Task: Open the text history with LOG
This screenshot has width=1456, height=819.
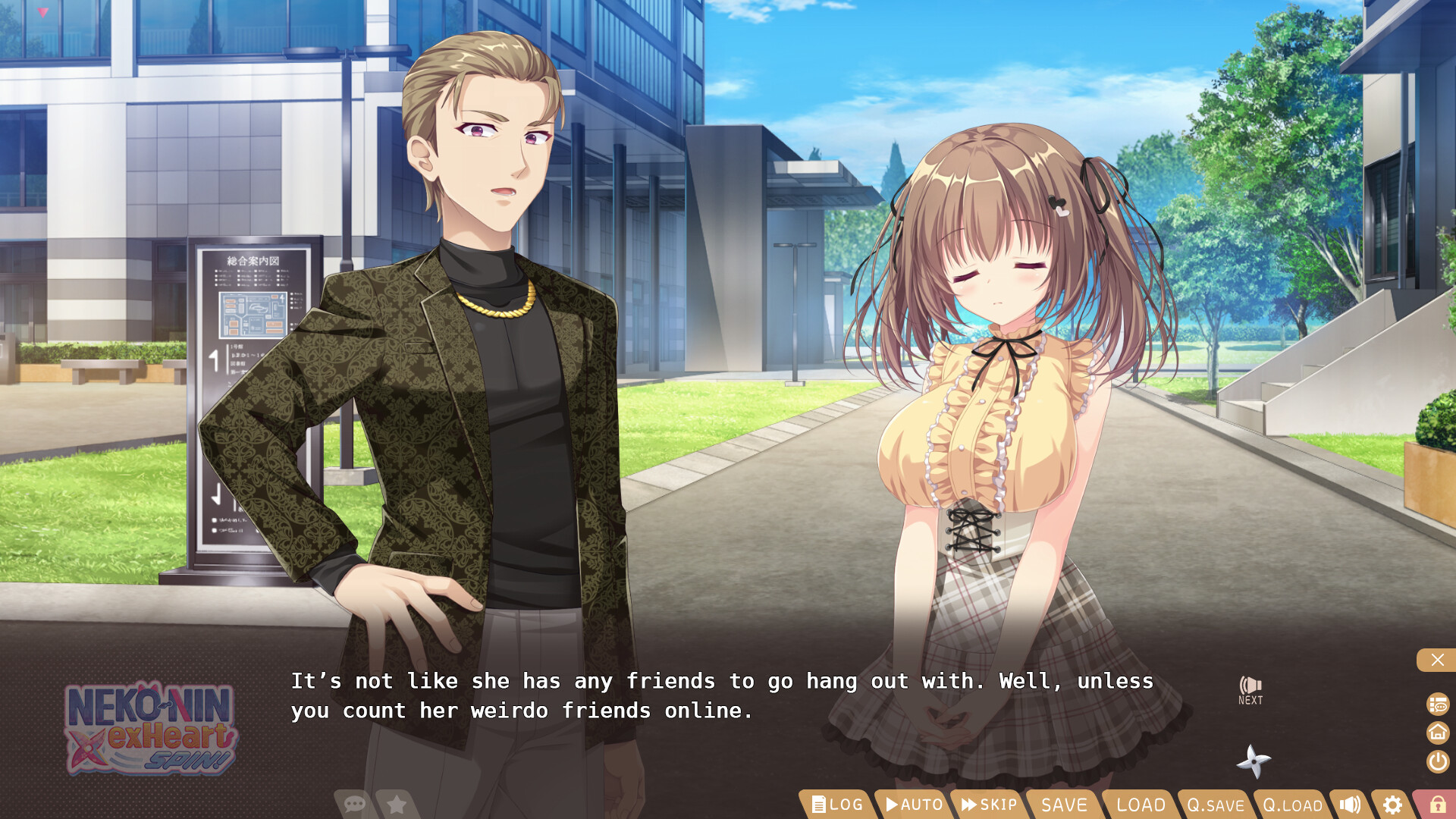Action: pos(837,805)
